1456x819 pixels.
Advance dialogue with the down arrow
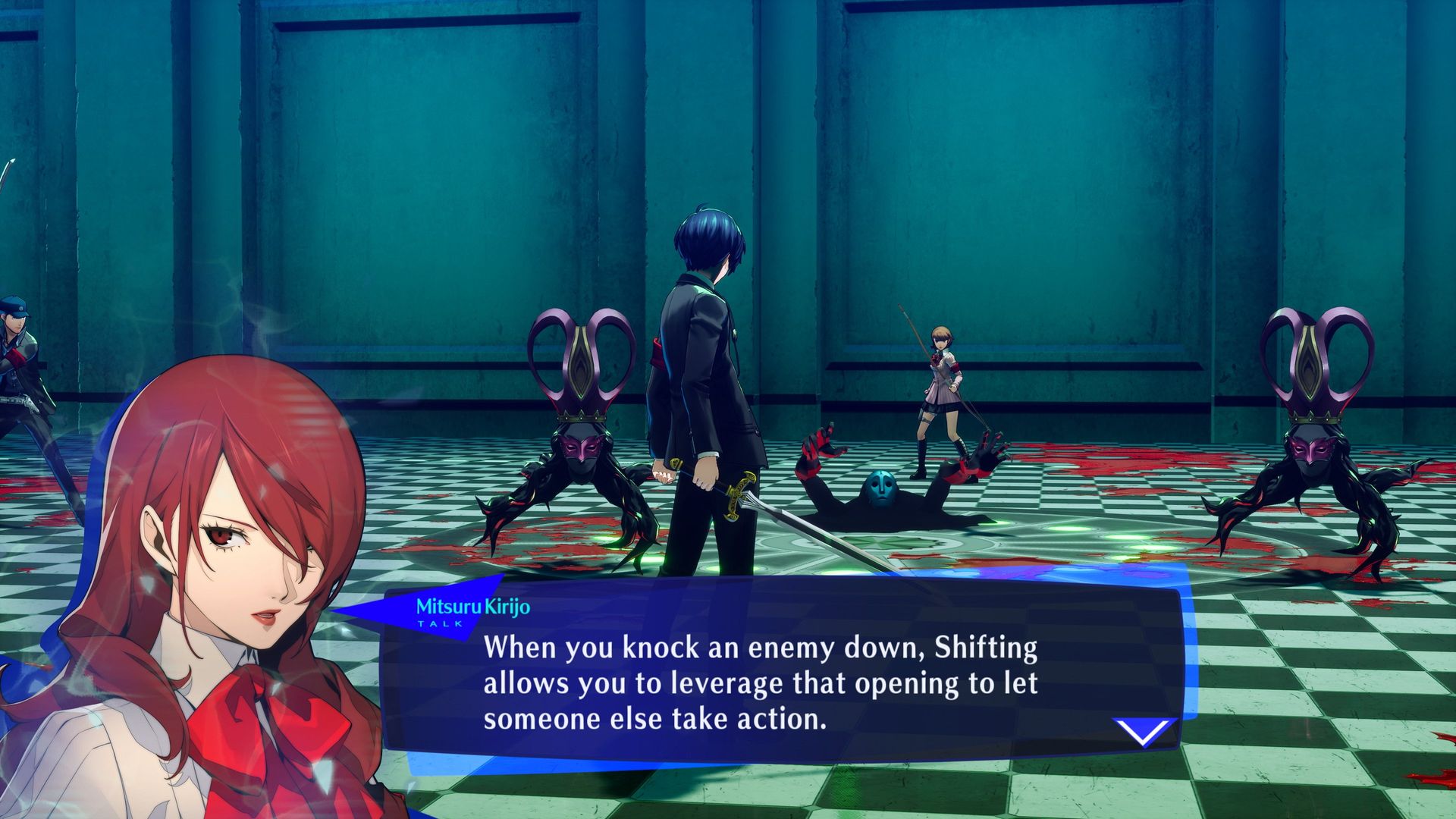click(1144, 732)
